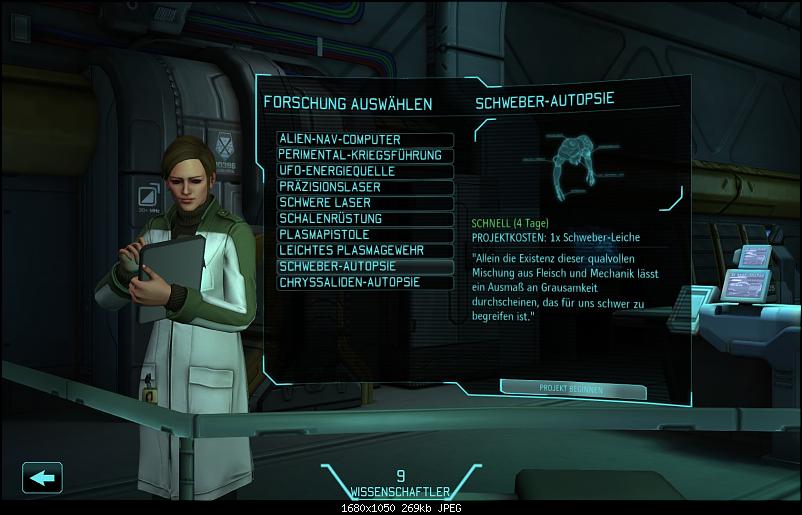
Task: Pick Chryssaliden-Autopsie from research list
Action: click(365, 283)
